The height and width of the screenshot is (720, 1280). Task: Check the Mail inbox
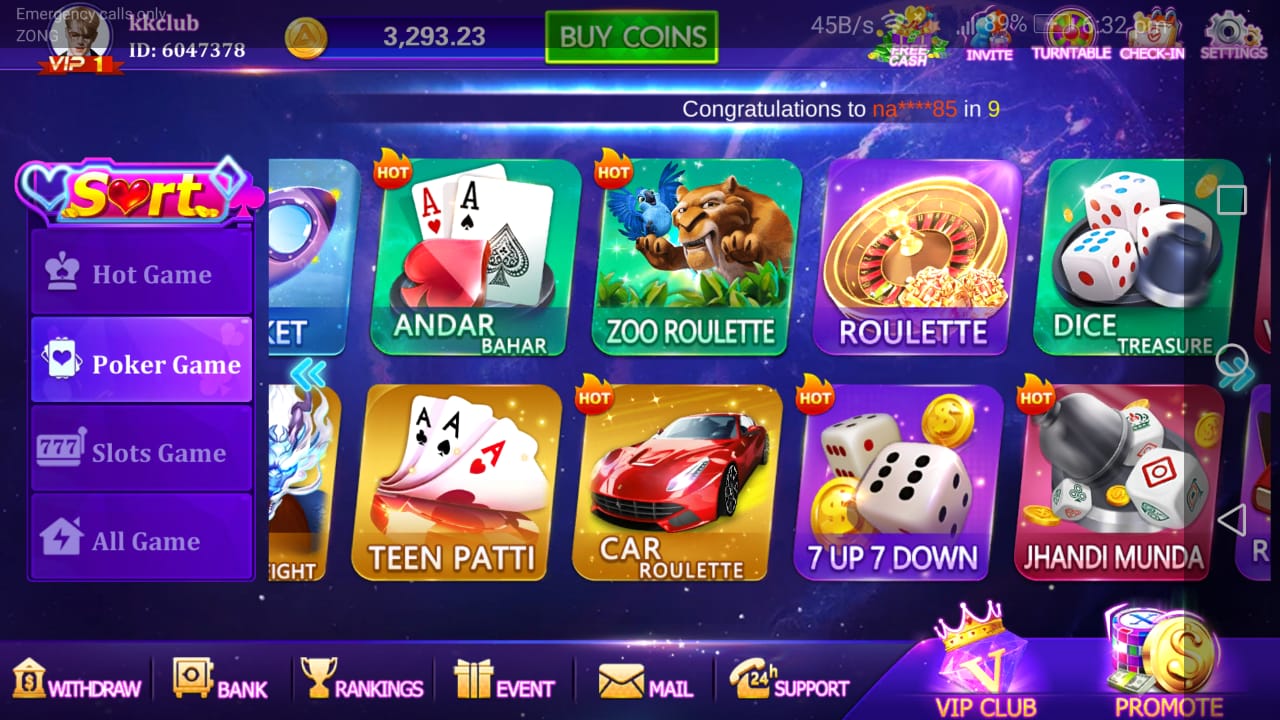(x=645, y=681)
